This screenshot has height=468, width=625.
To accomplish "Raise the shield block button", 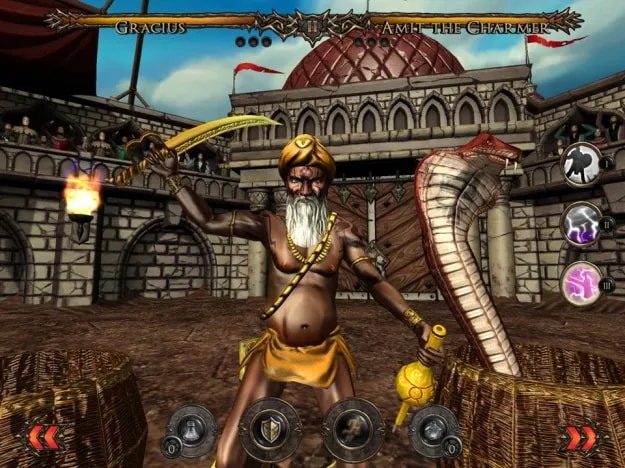I will click(x=271, y=427).
